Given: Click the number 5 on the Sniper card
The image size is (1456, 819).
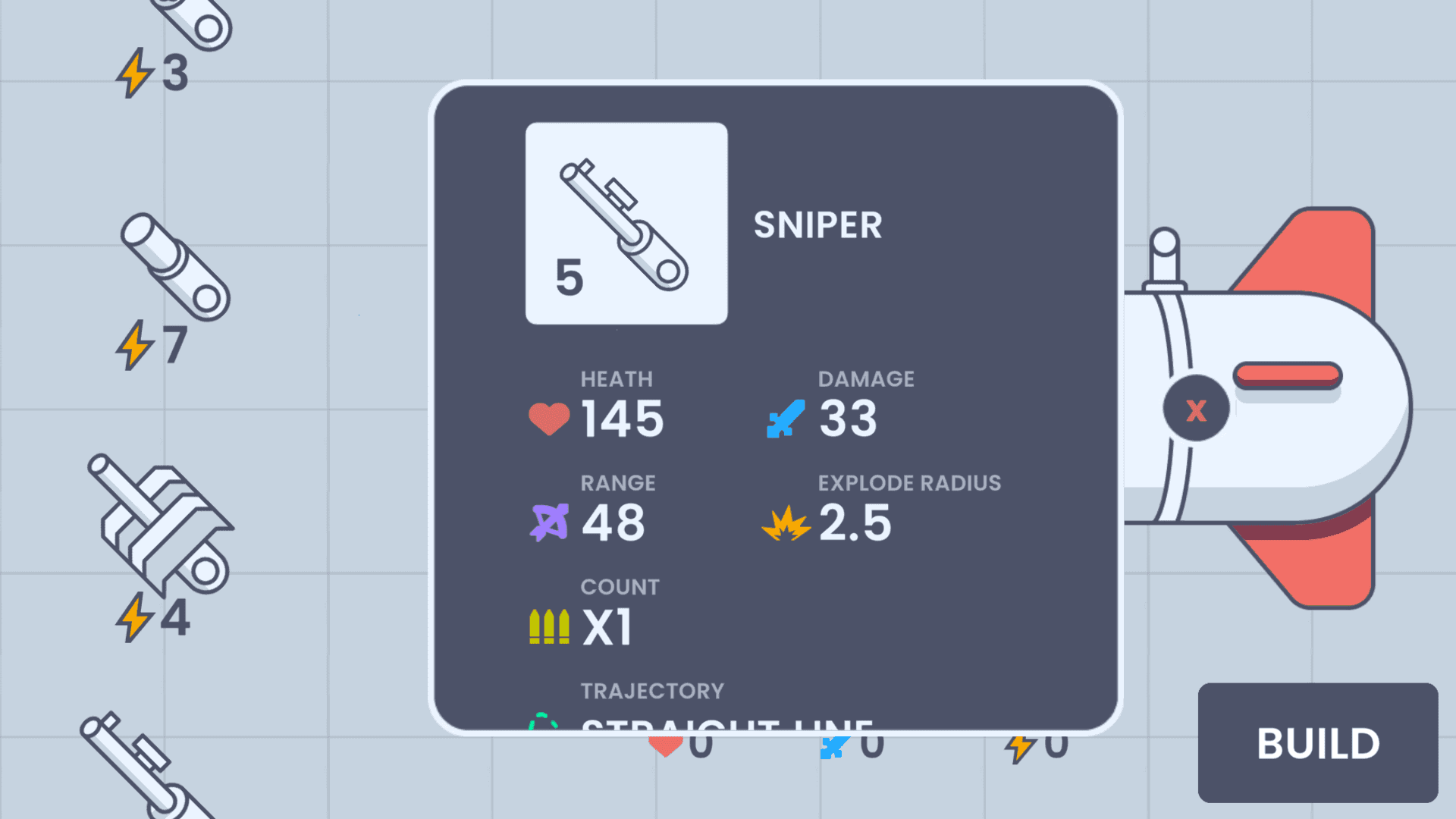Looking at the screenshot, I should [x=570, y=277].
